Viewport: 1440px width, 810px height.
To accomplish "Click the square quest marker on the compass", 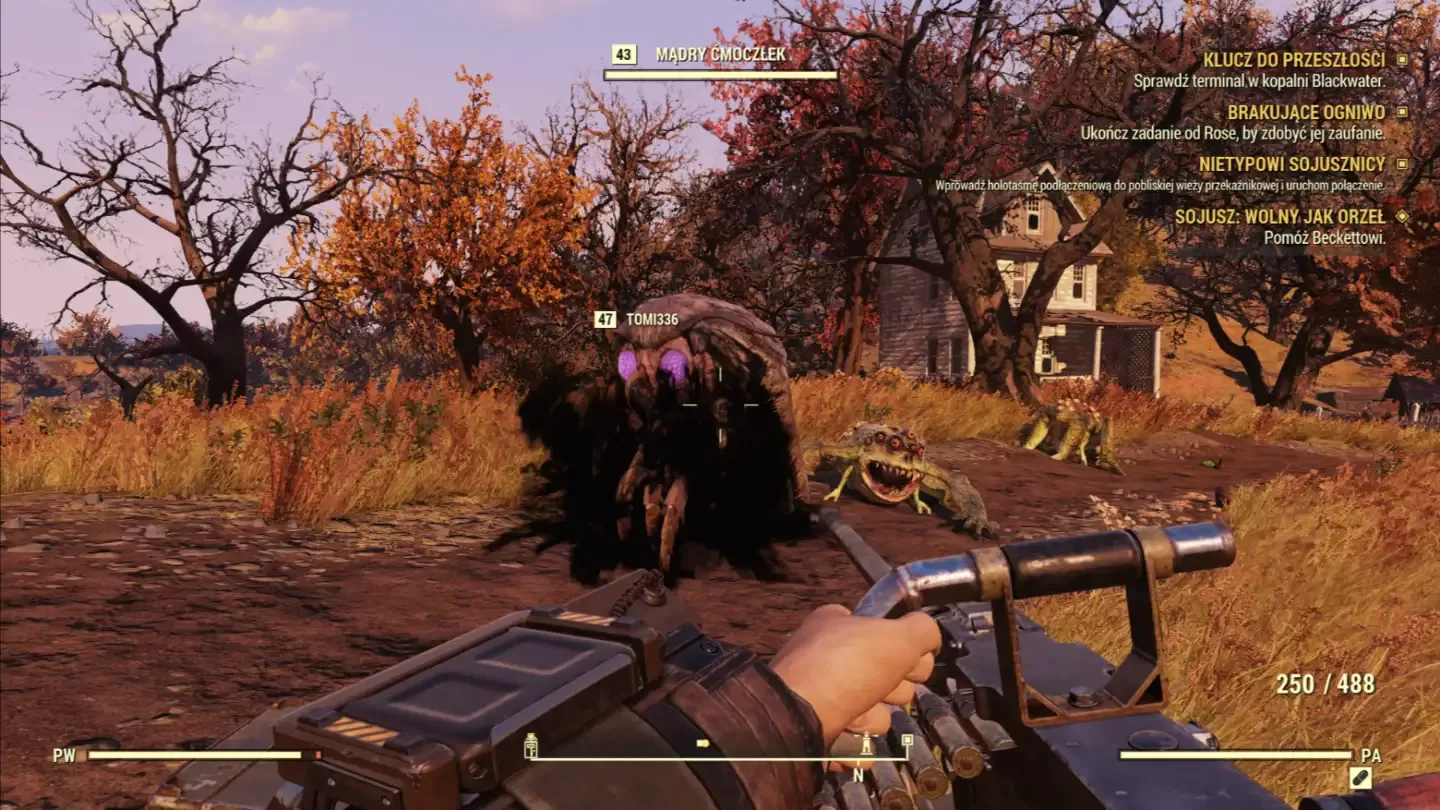I will [x=906, y=742].
